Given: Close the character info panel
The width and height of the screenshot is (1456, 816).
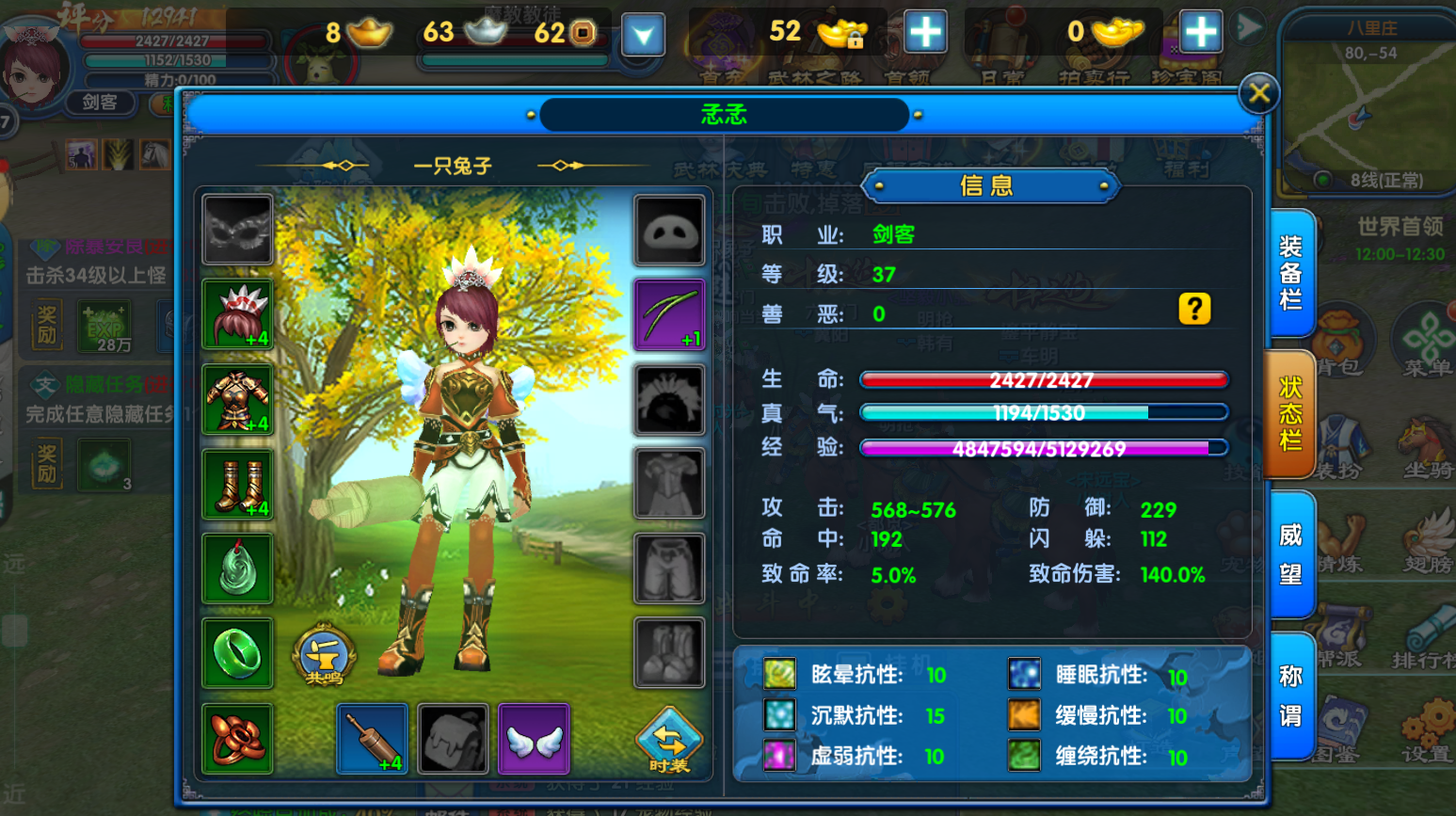Looking at the screenshot, I should pos(1258,93).
